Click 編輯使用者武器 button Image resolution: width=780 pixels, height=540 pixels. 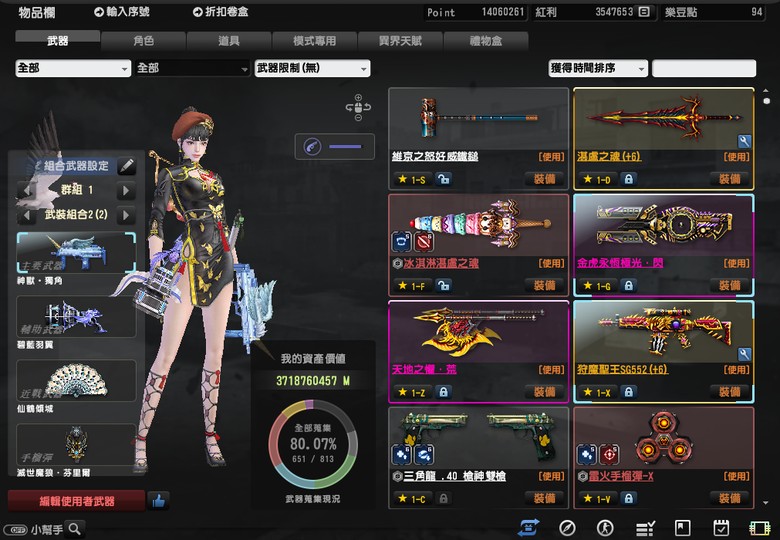pos(76,500)
